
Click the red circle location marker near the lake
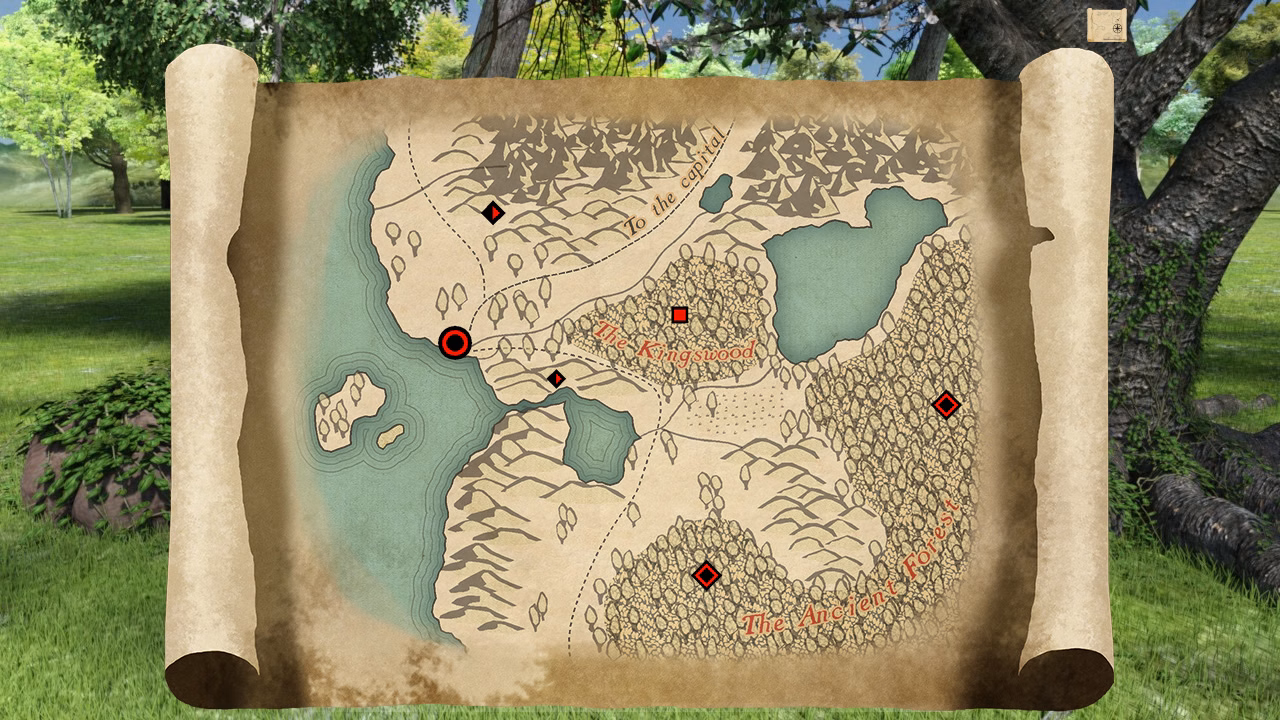click(455, 343)
